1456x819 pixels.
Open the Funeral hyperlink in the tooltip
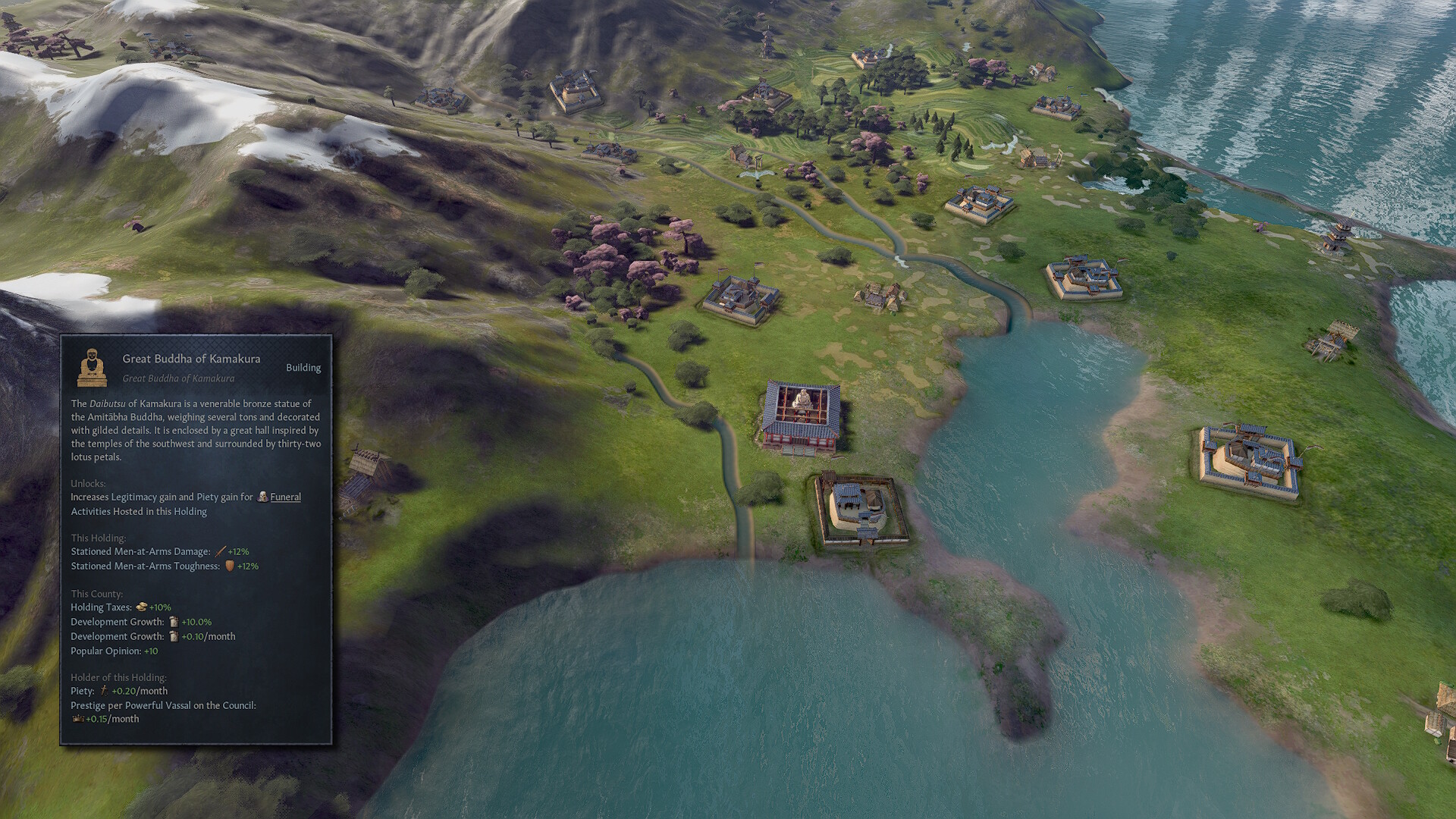coord(285,497)
